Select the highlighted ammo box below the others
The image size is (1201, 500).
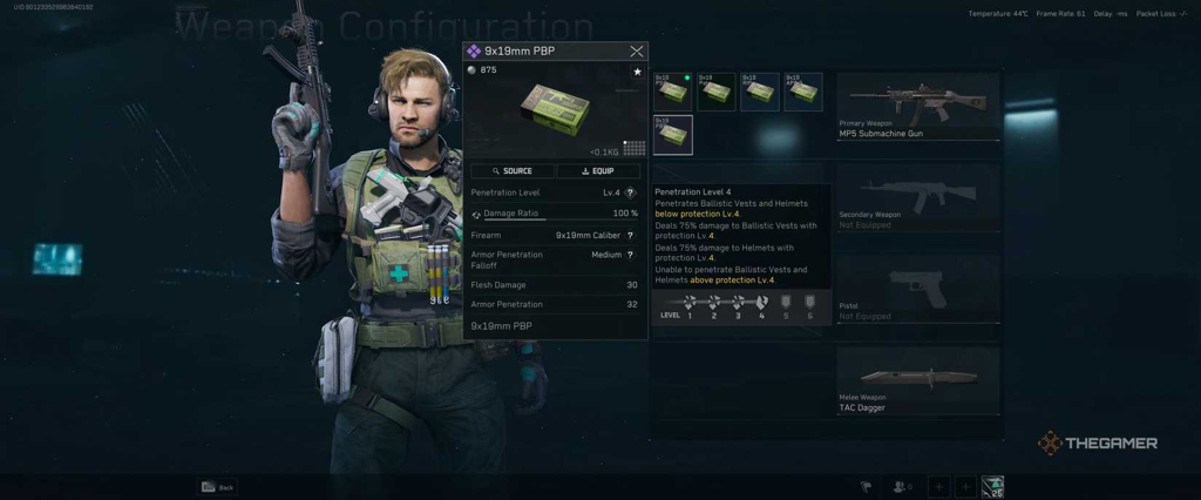[672, 134]
